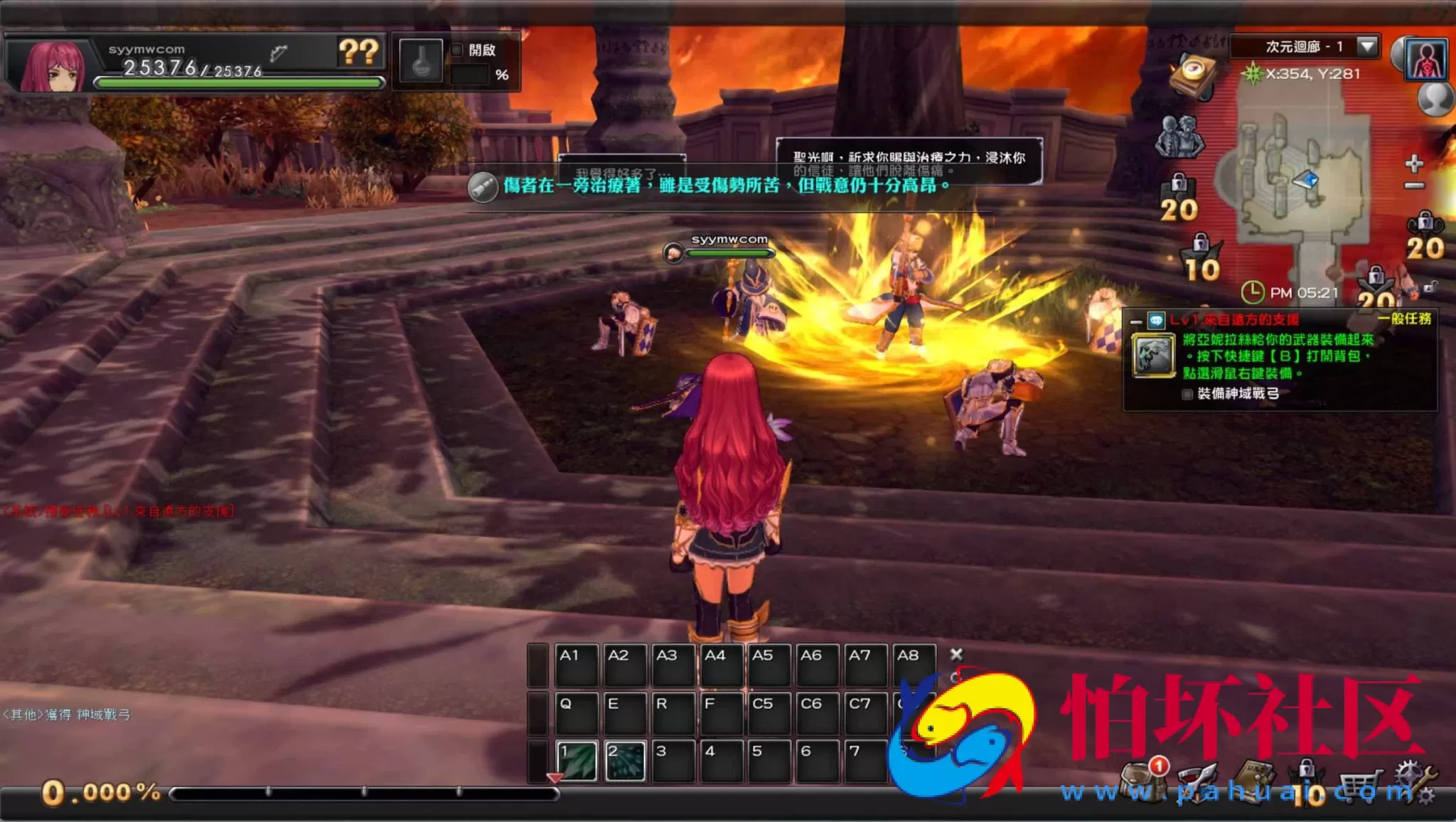The height and width of the screenshot is (822, 1456).
Task: Open the settings gear-and-wrench icon
Action: point(1415,779)
